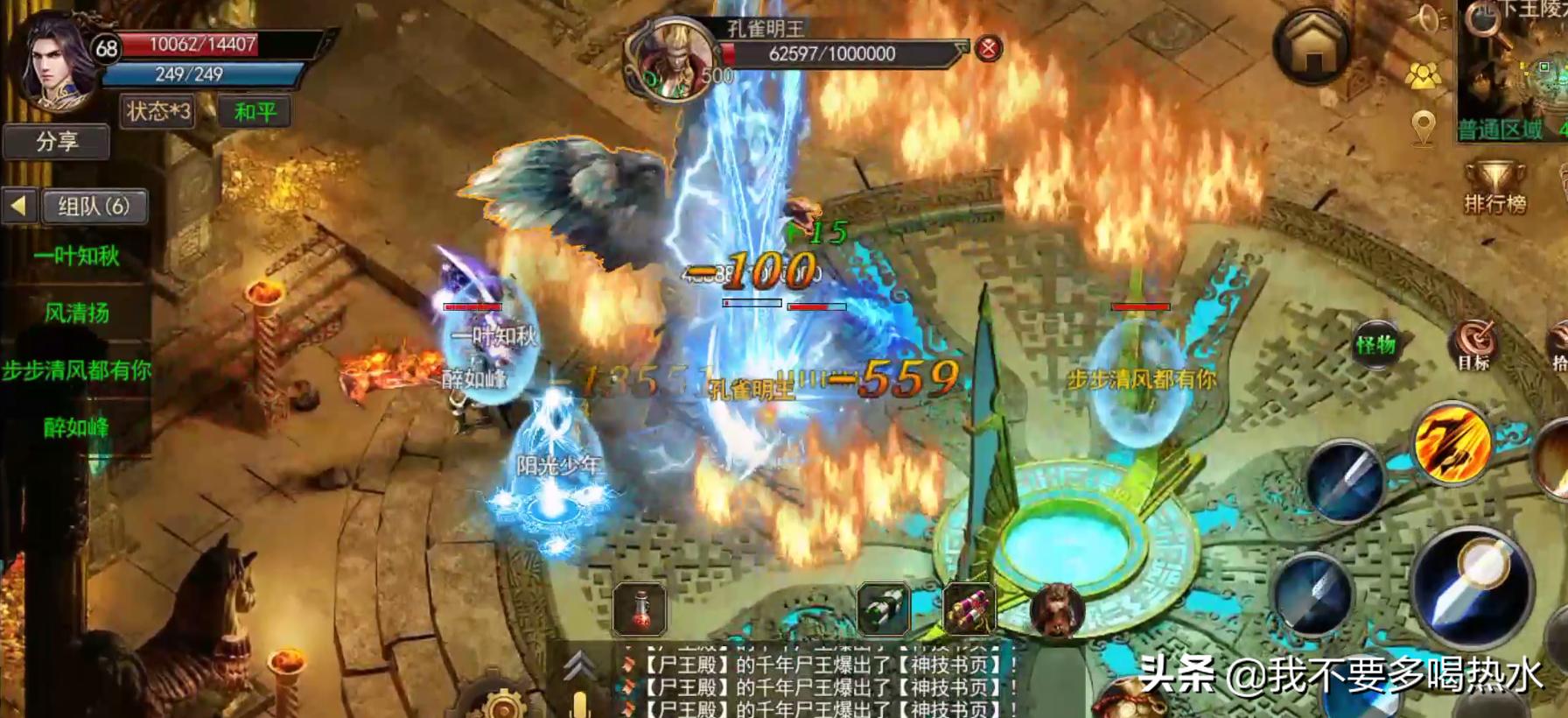This screenshot has height=718, width=1568.
Task: Open the 排行榜 ranking trophy
Action: [x=1494, y=187]
